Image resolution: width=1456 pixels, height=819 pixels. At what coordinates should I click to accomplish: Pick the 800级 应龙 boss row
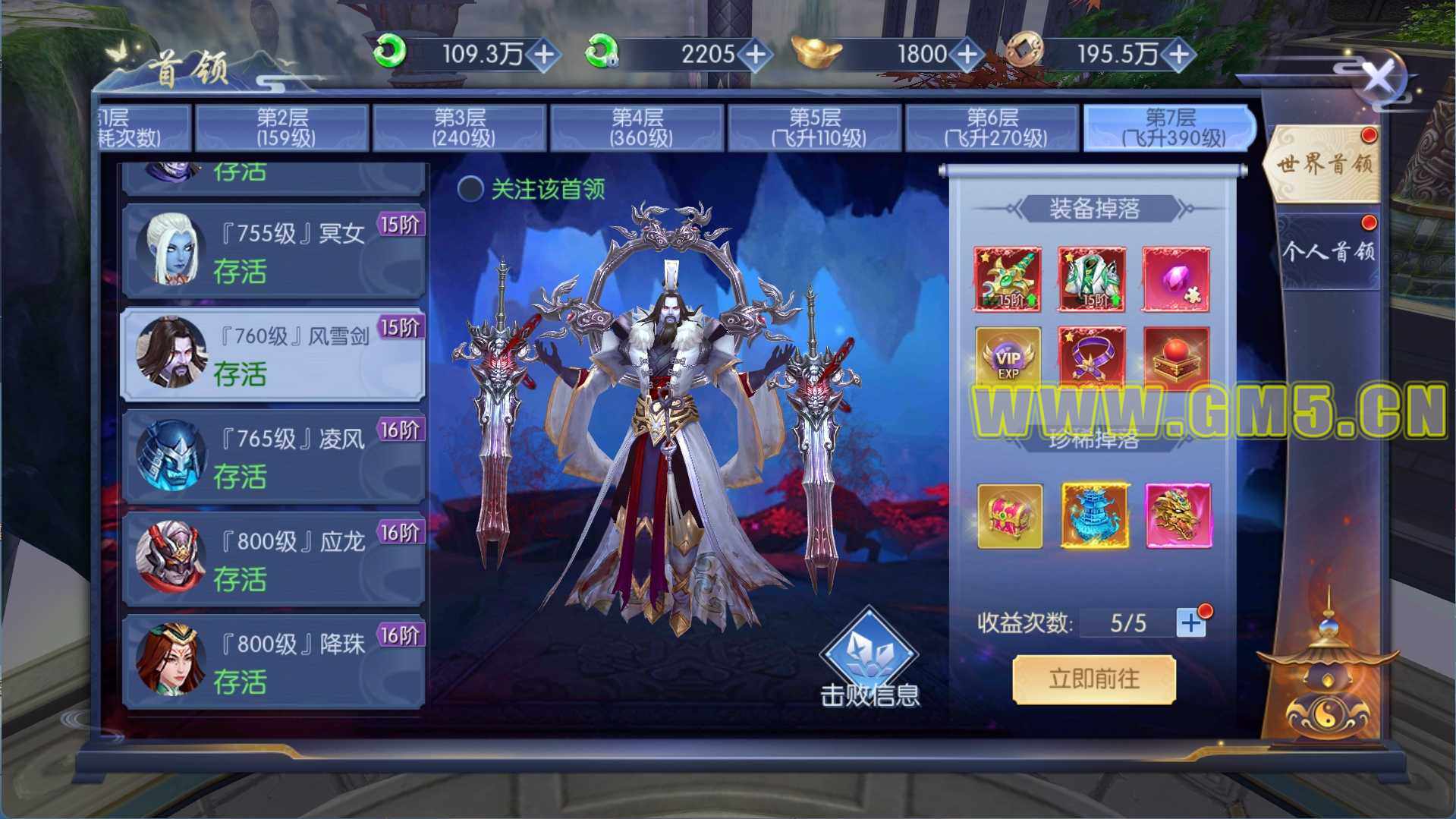pyautogui.click(x=273, y=559)
